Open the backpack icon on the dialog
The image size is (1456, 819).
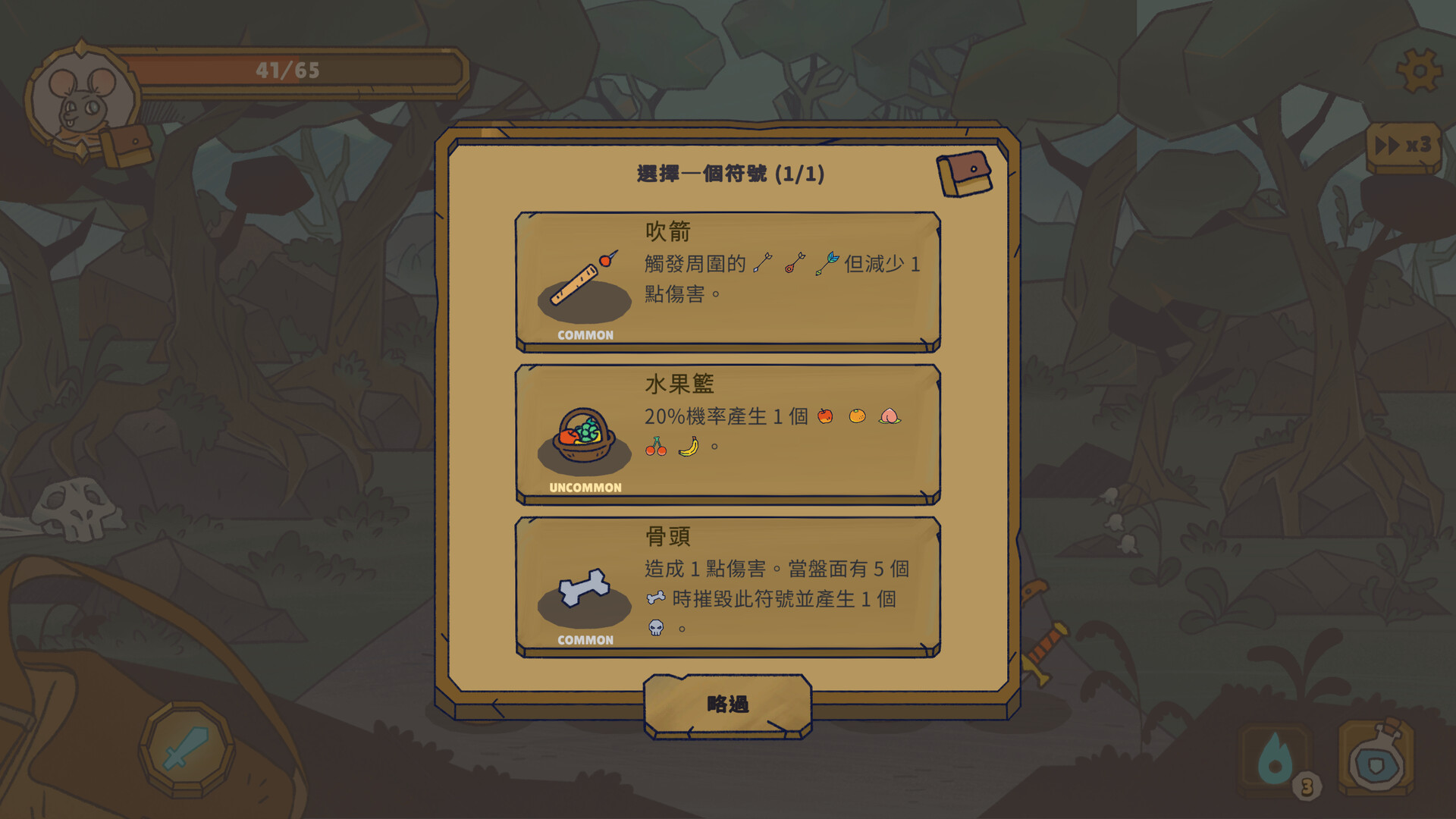click(964, 174)
